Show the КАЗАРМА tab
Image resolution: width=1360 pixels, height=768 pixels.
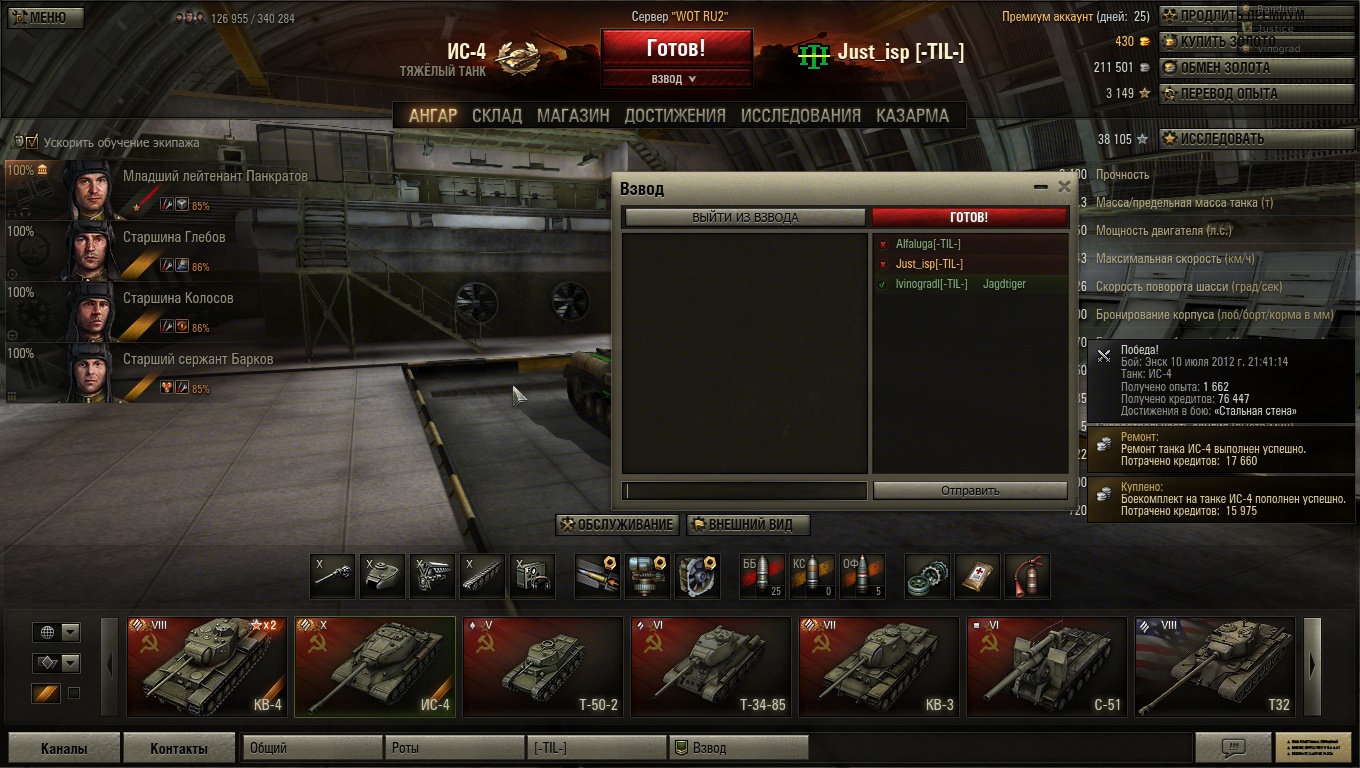(912, 115)
